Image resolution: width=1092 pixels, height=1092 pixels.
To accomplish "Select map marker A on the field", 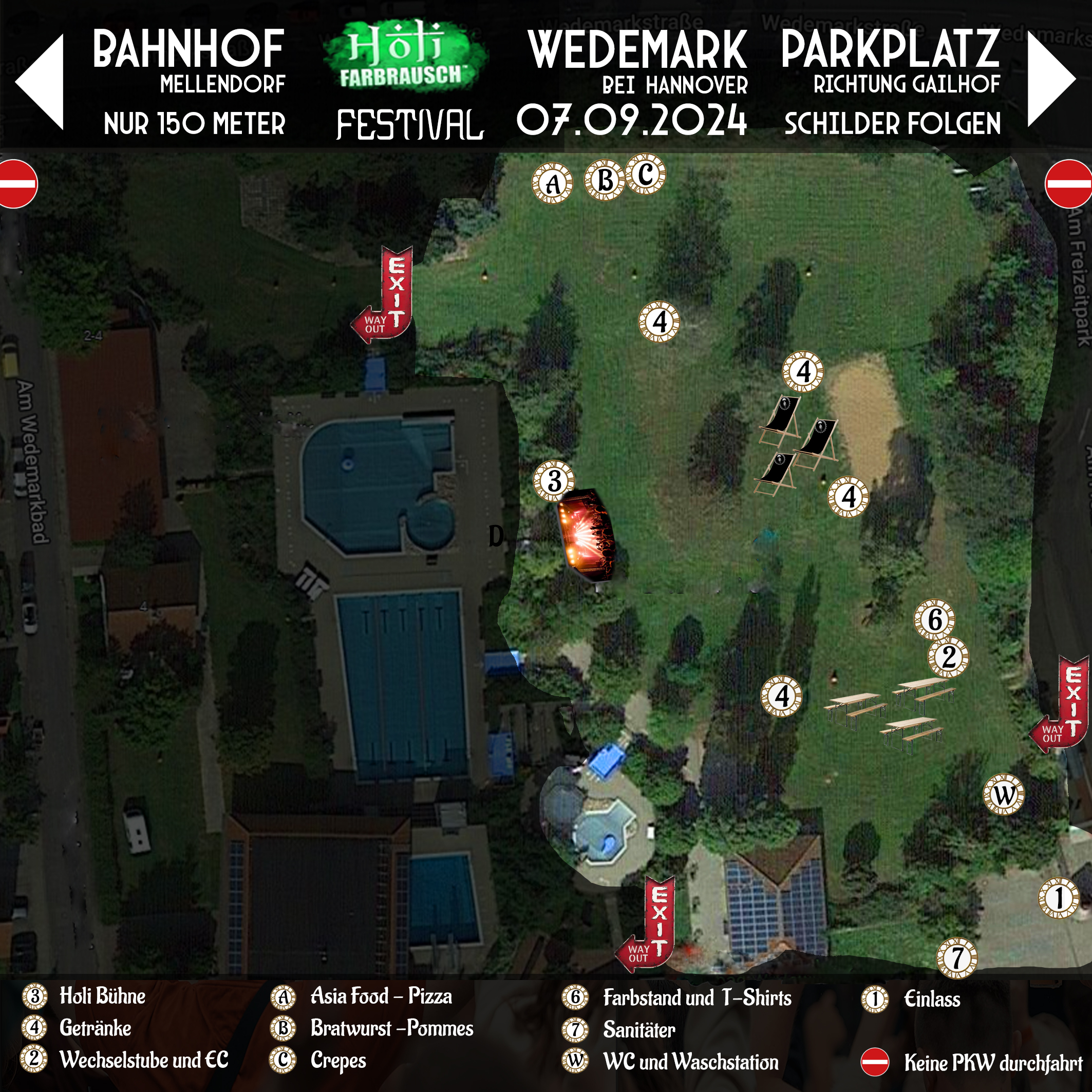I will coord(552,183).
